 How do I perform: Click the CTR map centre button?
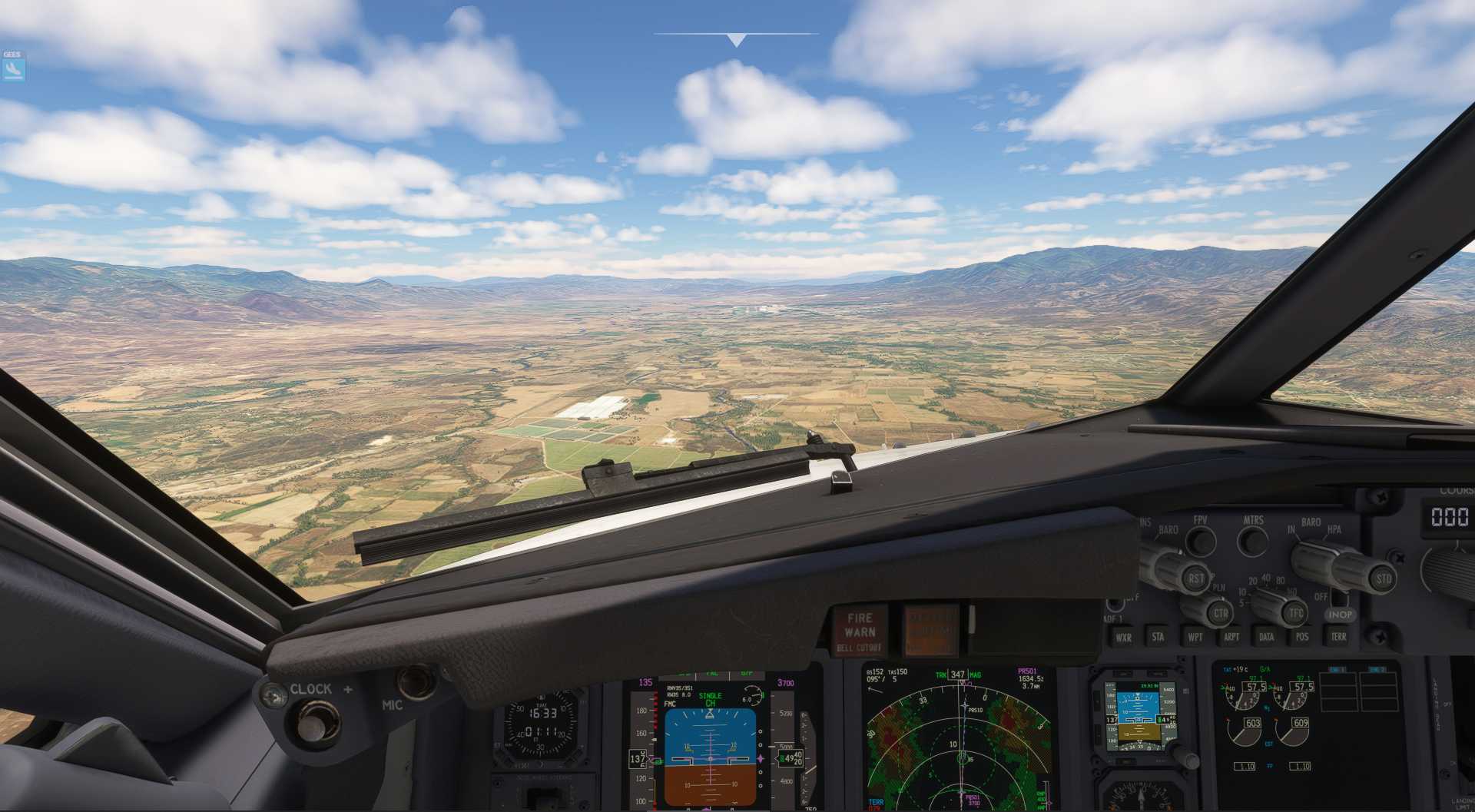coord(1221,614)
